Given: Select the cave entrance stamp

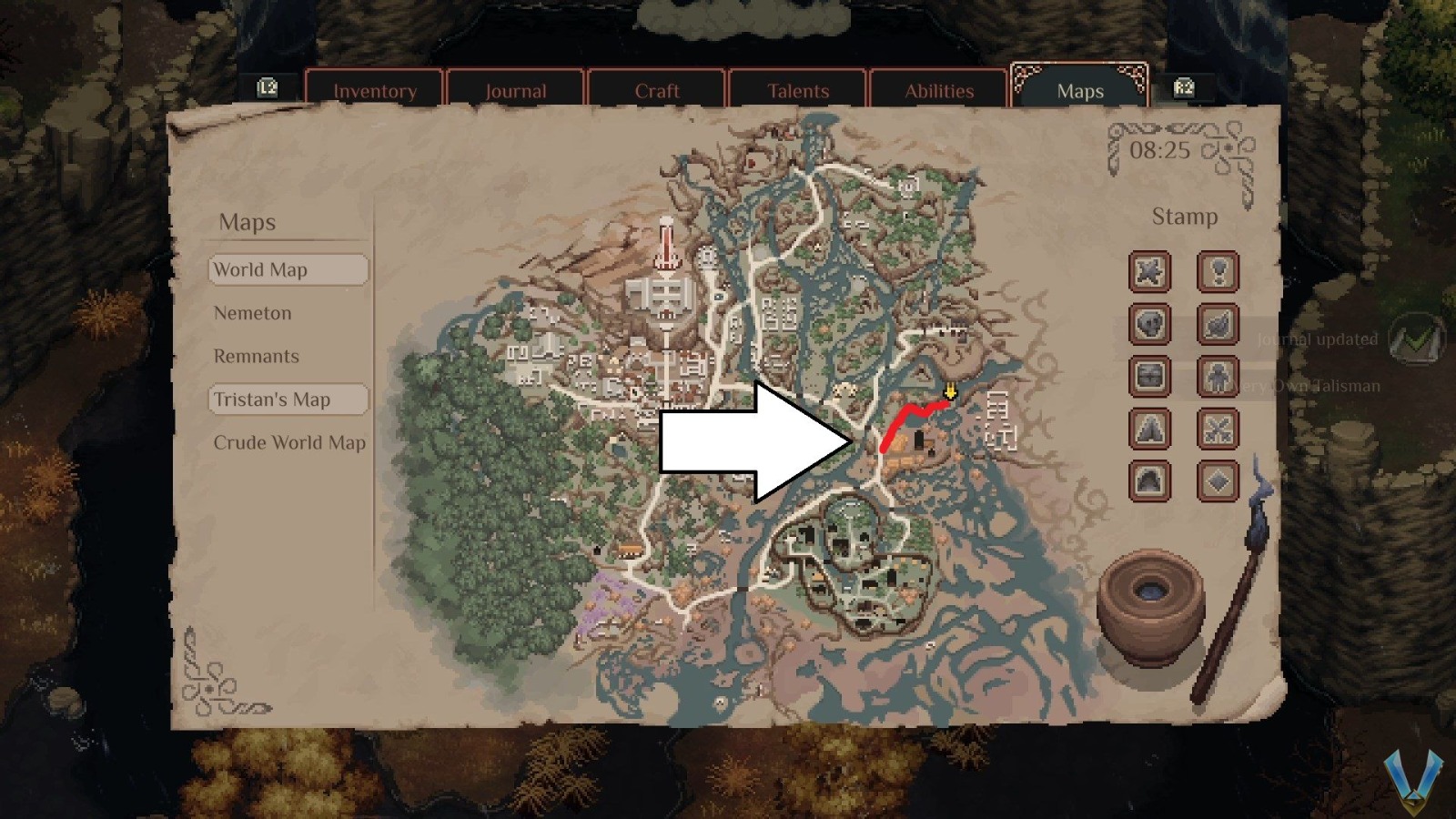Looking at the screenshot, I should point(1148,480).
